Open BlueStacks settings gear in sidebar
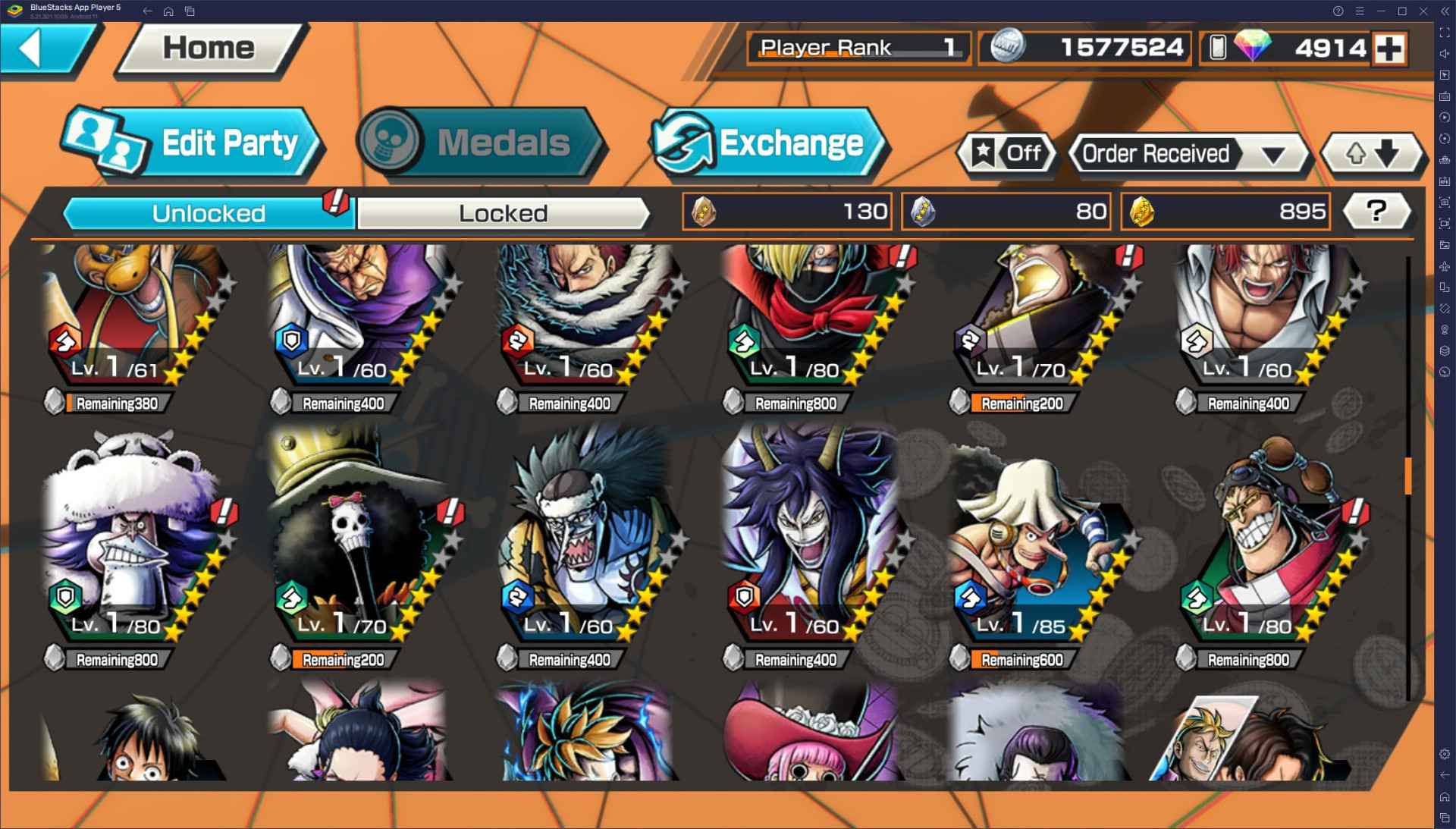This screenshot has height=829, width=1456. (x=1442, y=753)
